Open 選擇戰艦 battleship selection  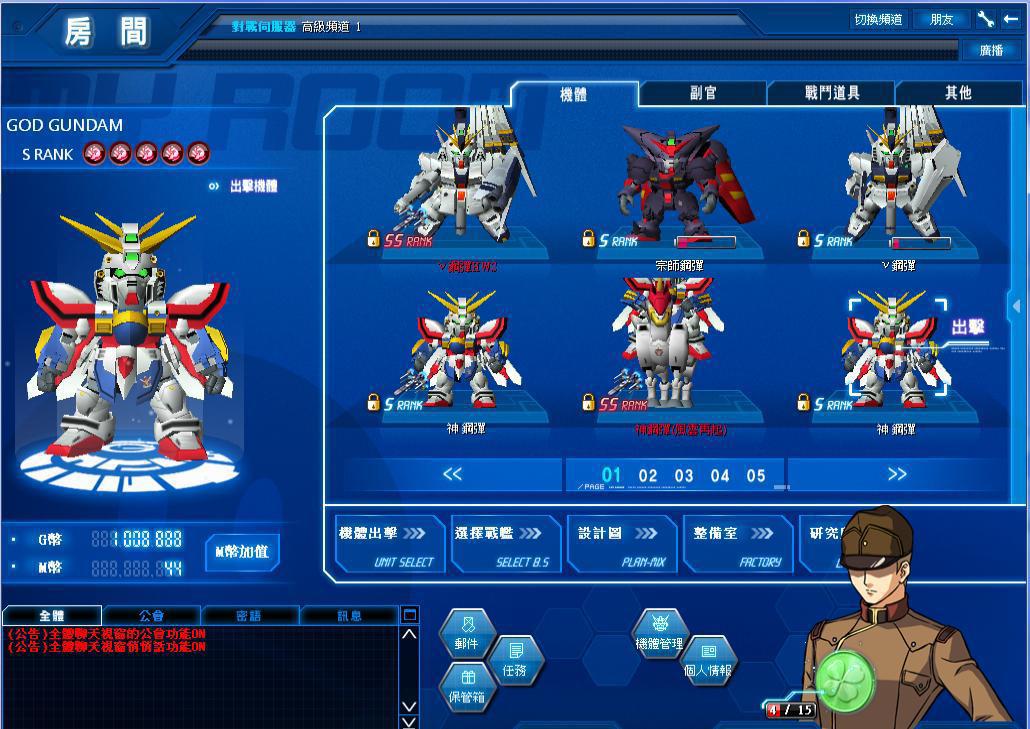pyautogui.click(x=505, y=545)
